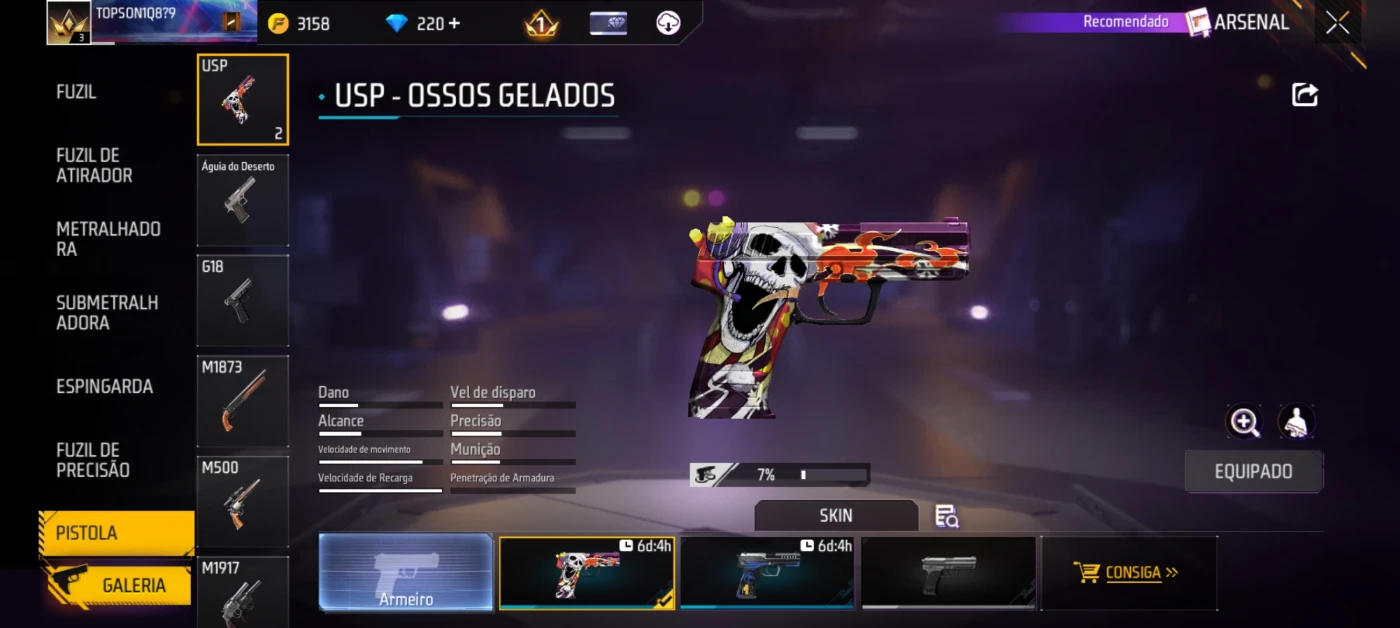Zoom the weapon with the magnifier icon
The height and width of the screenshot is (628, 1400).
[1244, 422]
